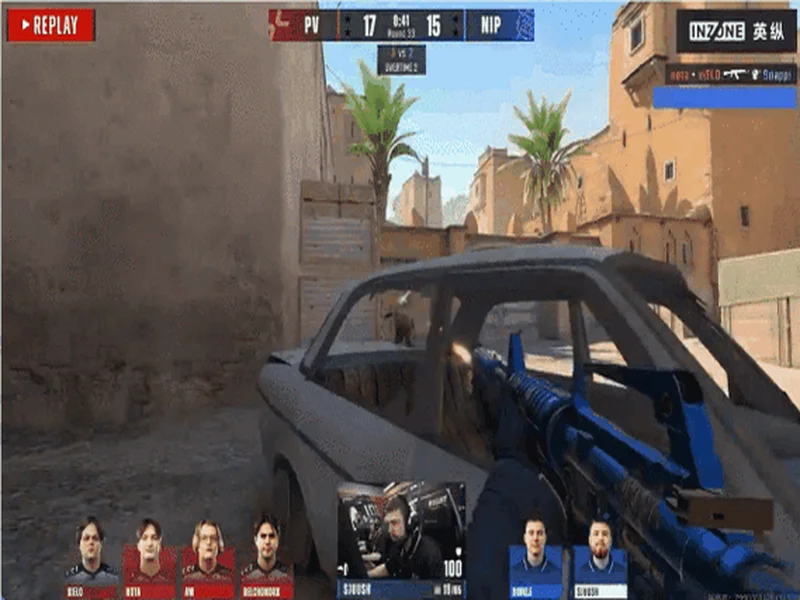Open the INZONE sponsor logo
Viewport: 800px width, 600px height.
735,31
